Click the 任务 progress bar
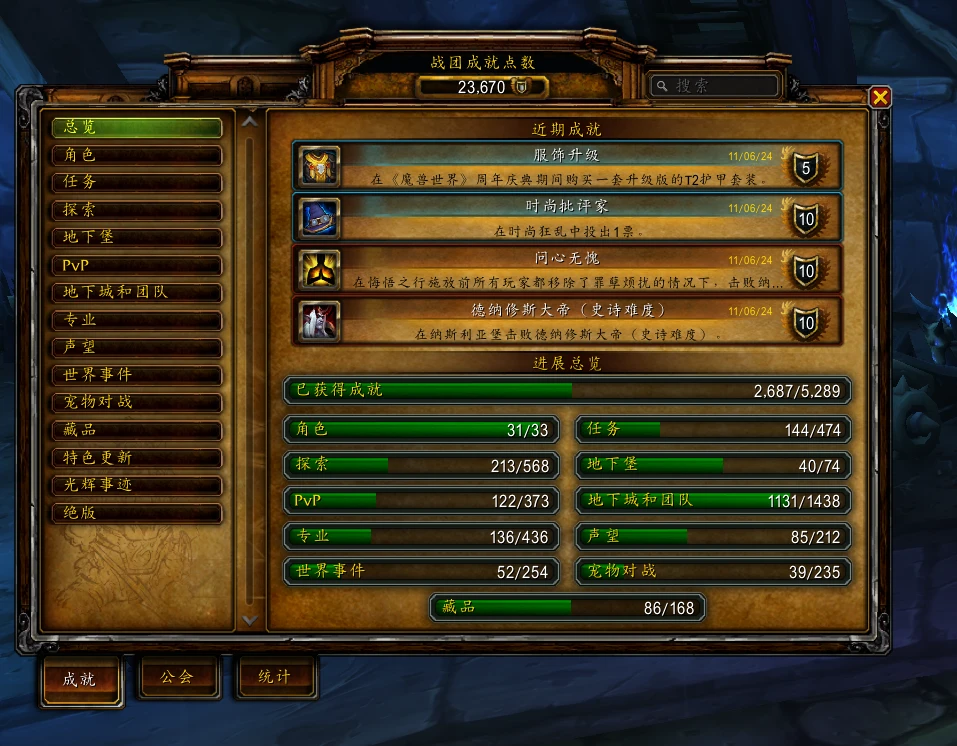Image resolution: width=957 pixels, height=746 pixels. tap(713, 430)
